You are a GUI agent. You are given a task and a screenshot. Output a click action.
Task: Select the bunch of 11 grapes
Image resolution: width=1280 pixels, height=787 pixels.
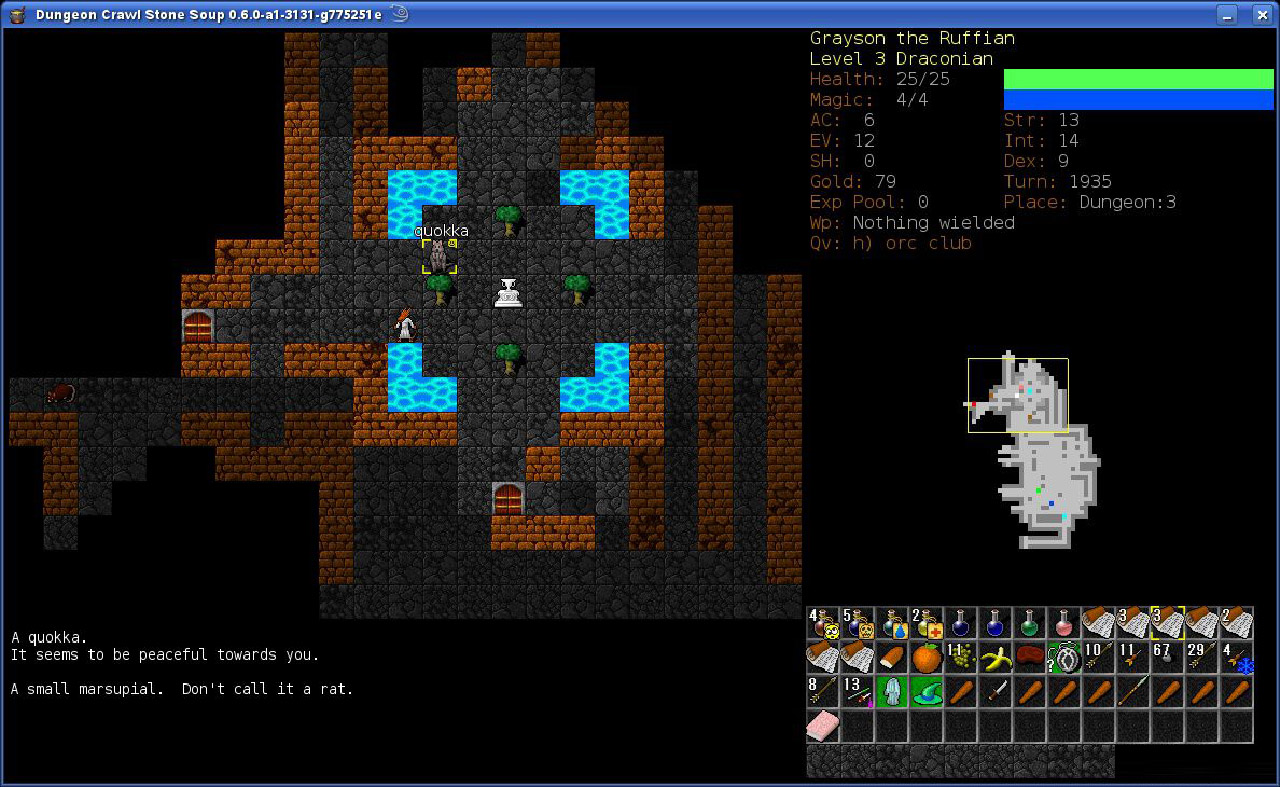click(961, 658)
